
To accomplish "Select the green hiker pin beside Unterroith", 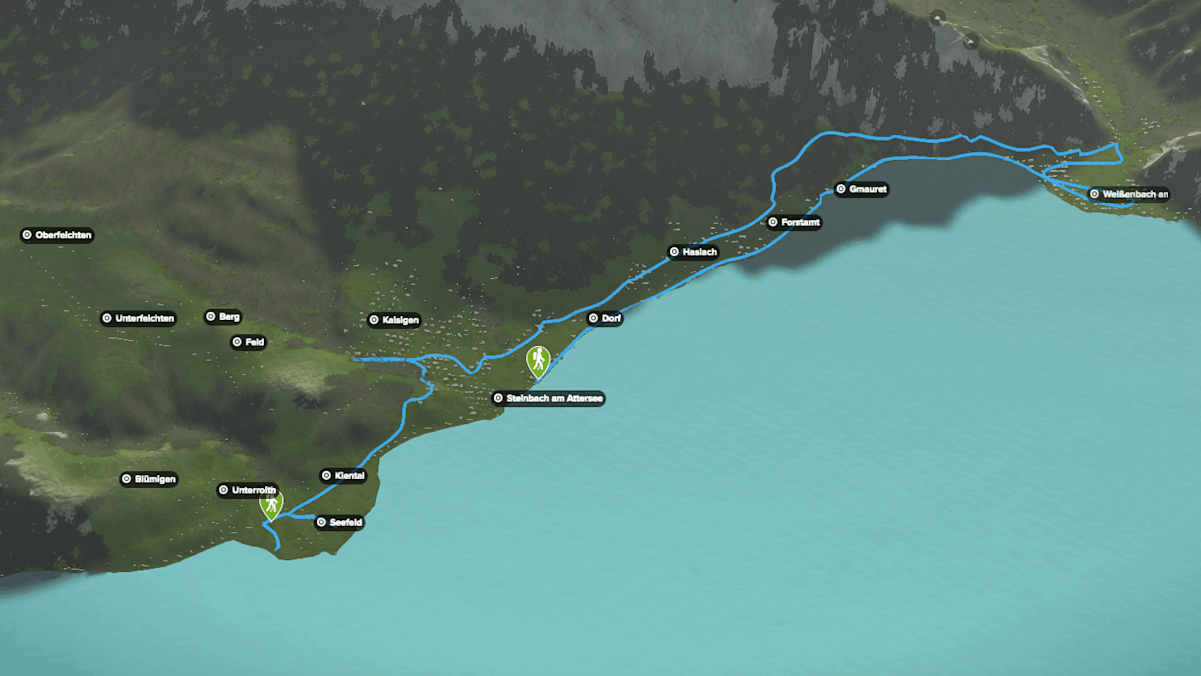I will [x=270, y=503].
